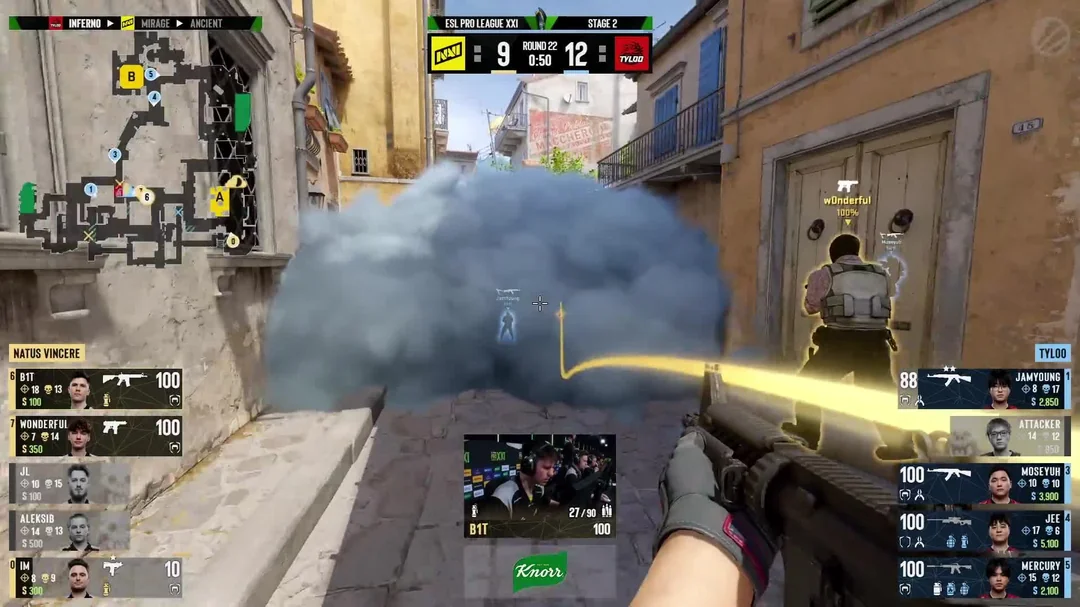Choose Attacker's player row
This screenshot has height=607, width=1080.
(1008, 436)
